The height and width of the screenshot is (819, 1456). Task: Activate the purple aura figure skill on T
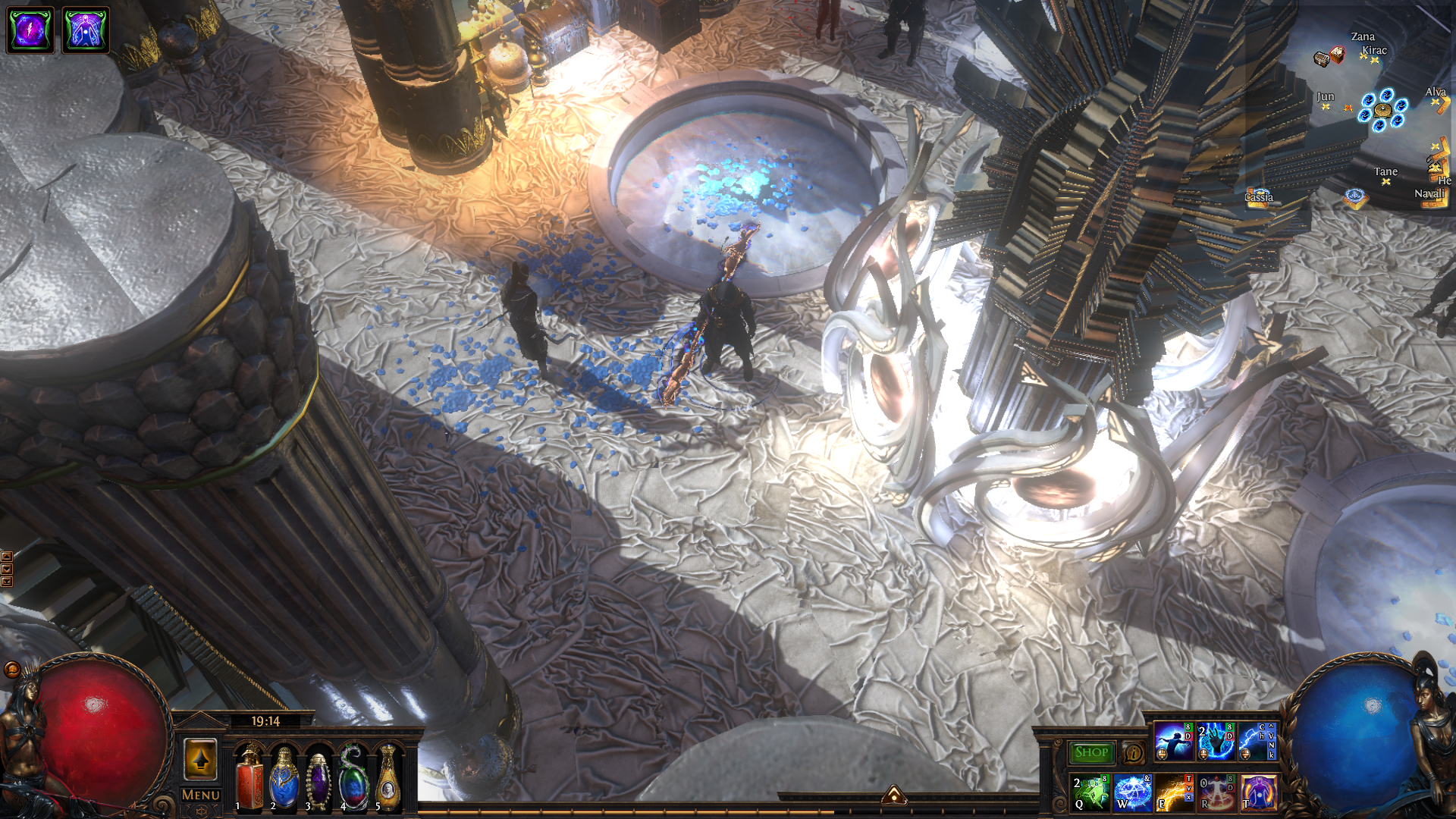point(1258,792)
